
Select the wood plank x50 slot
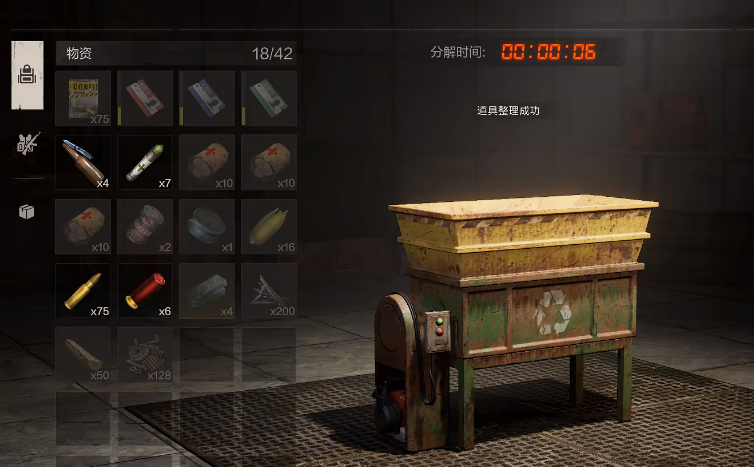(83, 355)
